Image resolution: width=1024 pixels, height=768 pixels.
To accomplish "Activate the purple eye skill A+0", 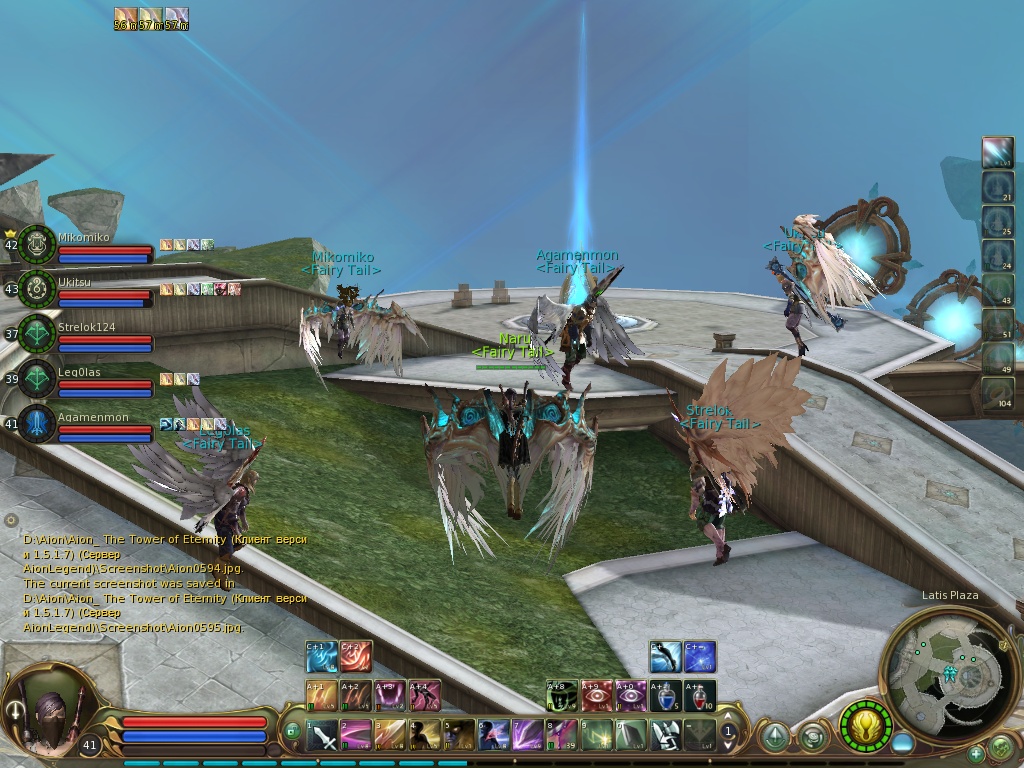I will tap(631, 695).
